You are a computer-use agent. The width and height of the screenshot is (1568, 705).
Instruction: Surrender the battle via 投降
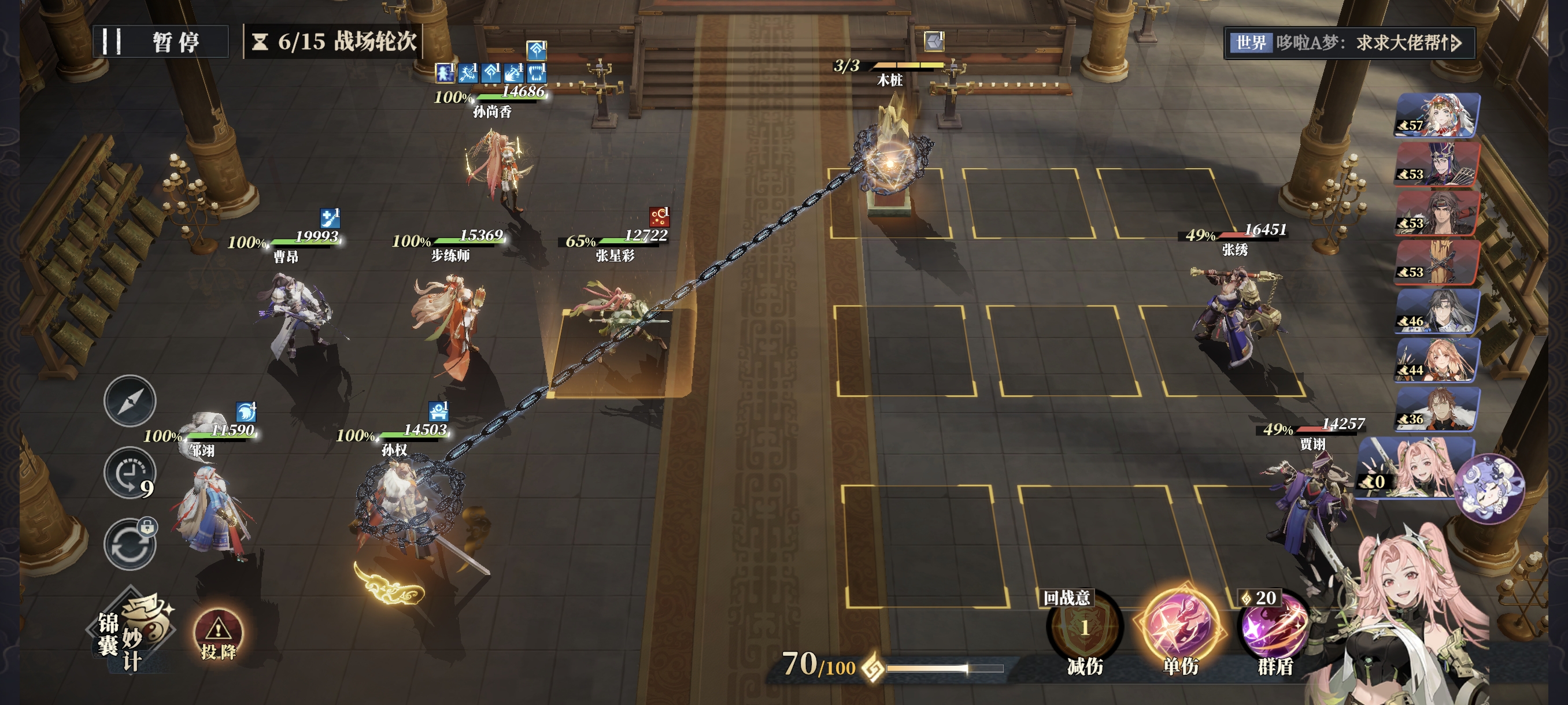[x=218, y=634]
